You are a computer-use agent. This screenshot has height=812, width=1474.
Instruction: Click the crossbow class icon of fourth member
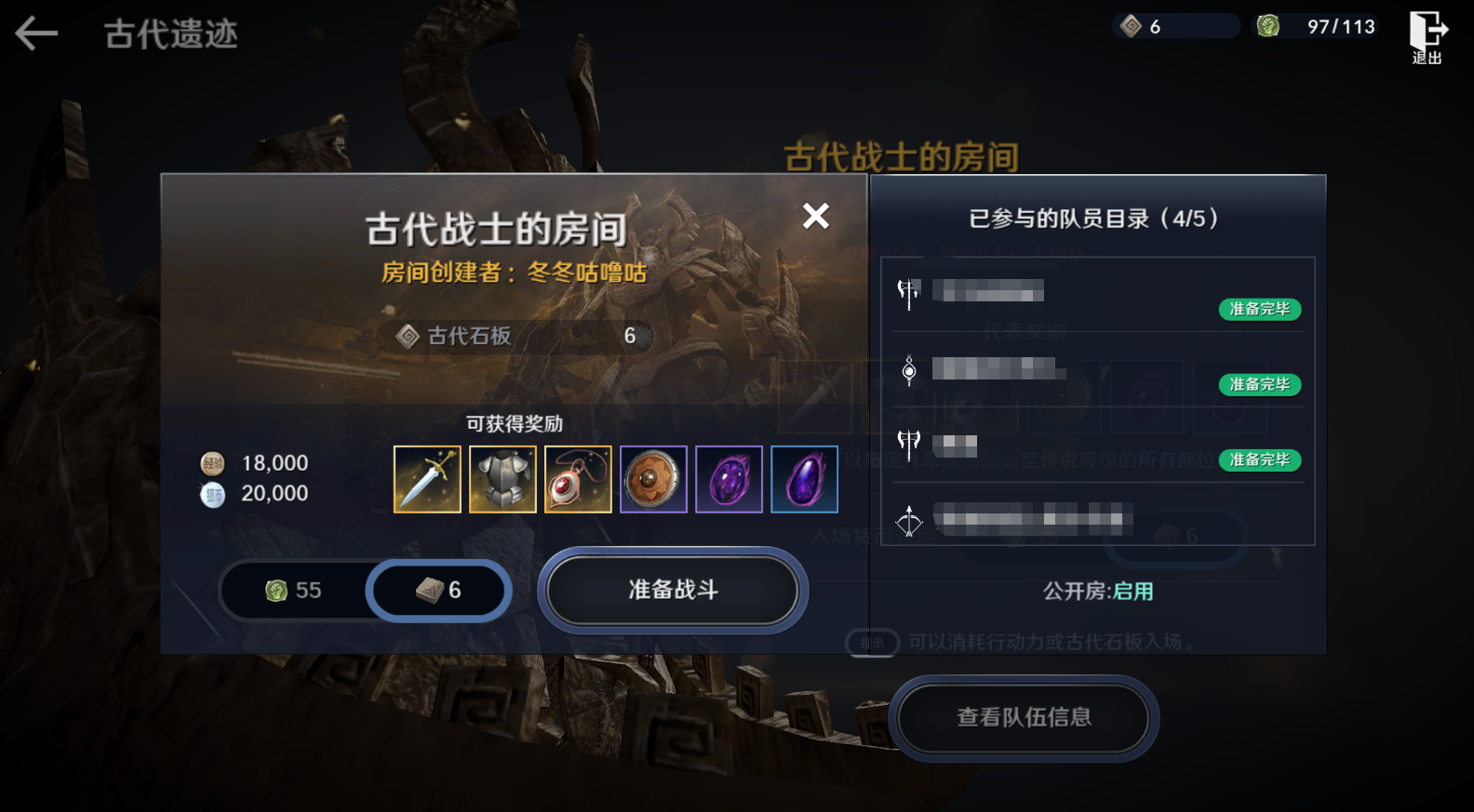pos(907,523)
